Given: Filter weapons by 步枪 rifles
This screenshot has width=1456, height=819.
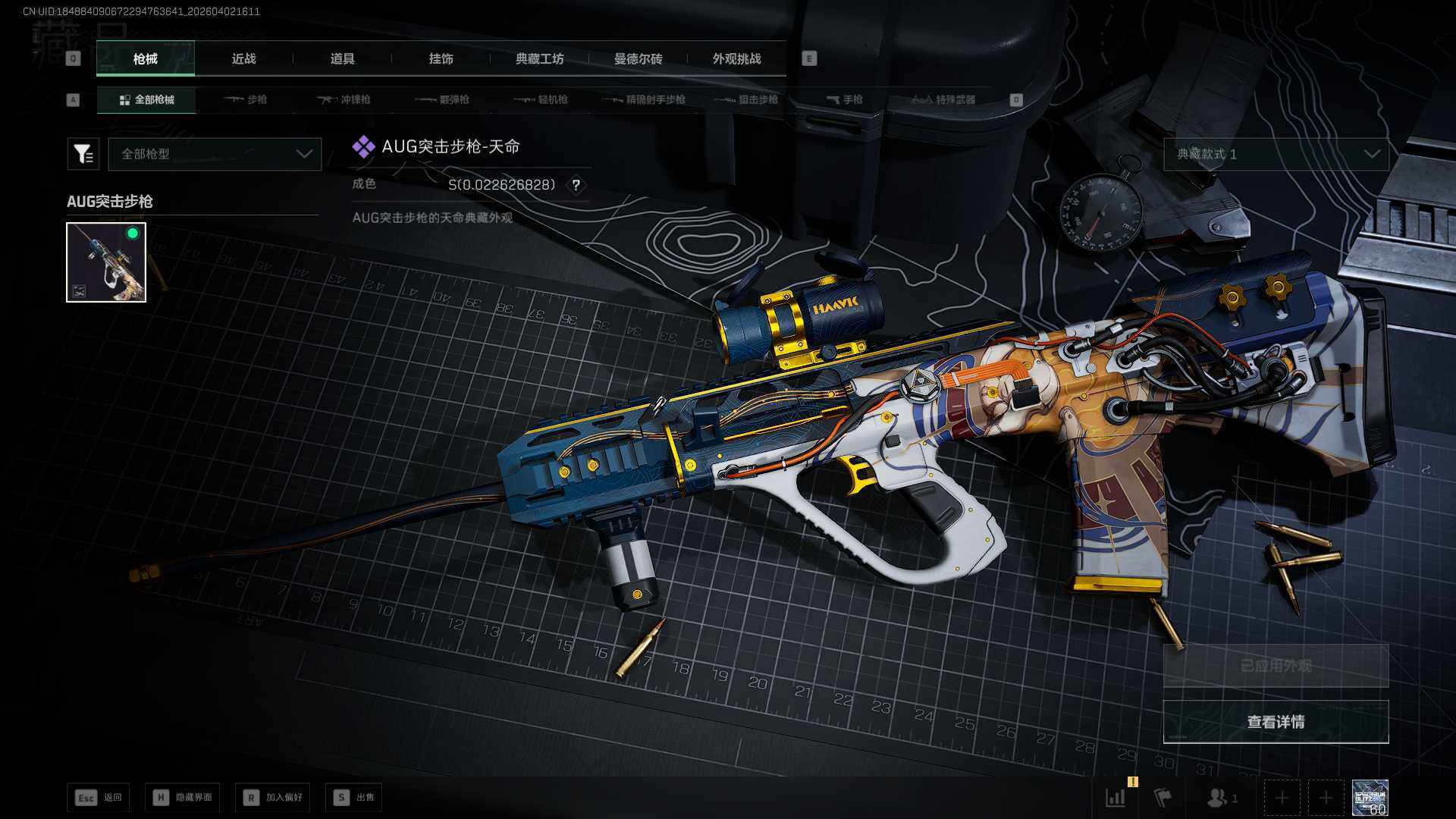Looking at the screenshot, I should [246, 99].
